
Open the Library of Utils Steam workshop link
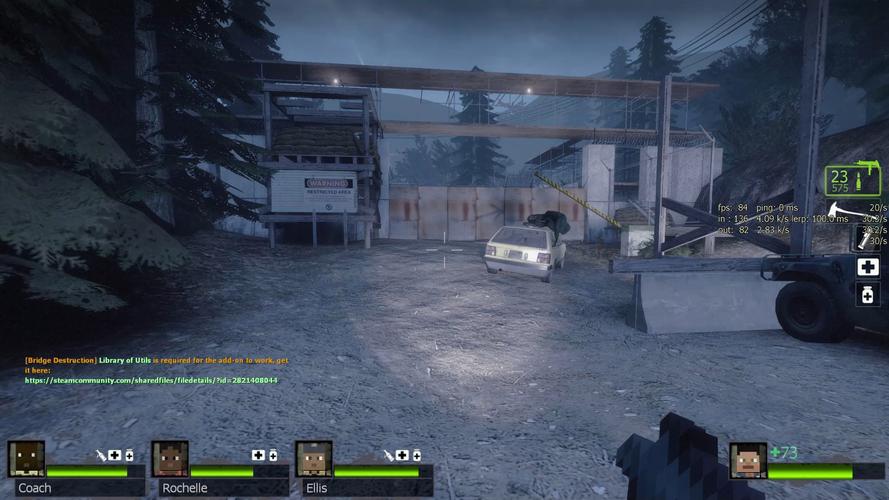coord(151,380)
